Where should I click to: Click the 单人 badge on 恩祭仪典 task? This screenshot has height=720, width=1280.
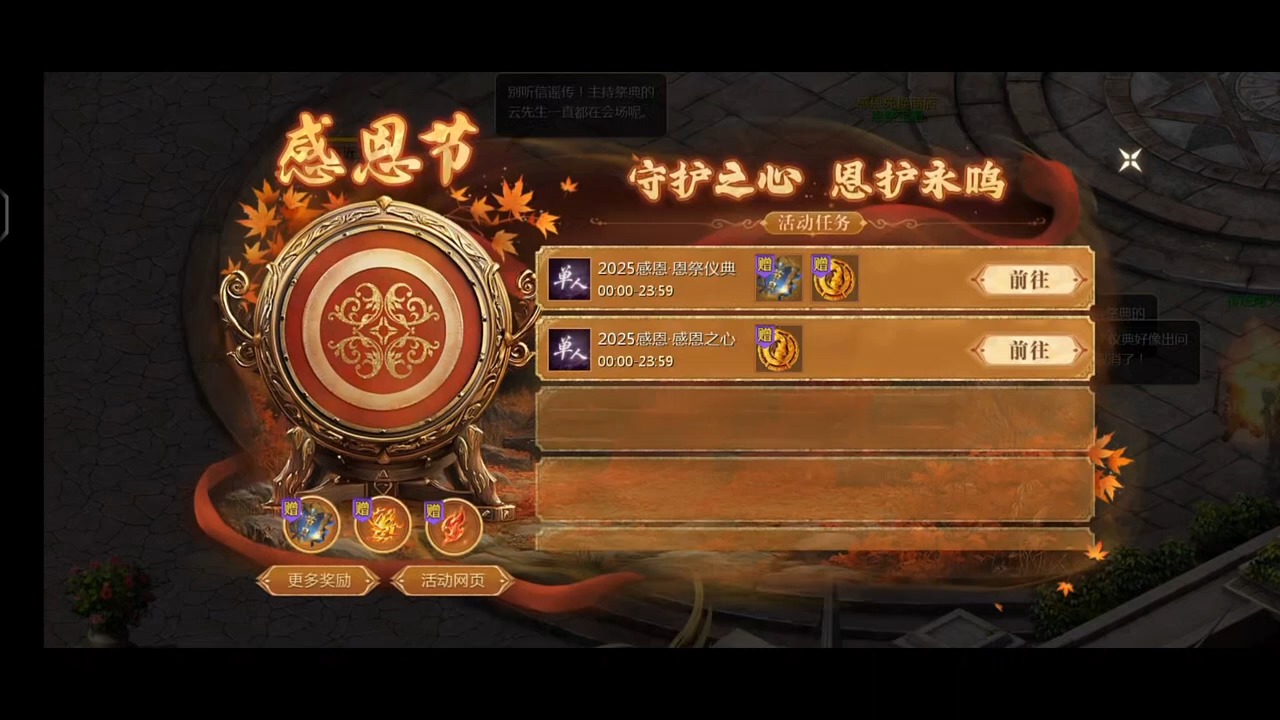coord(569,279)
